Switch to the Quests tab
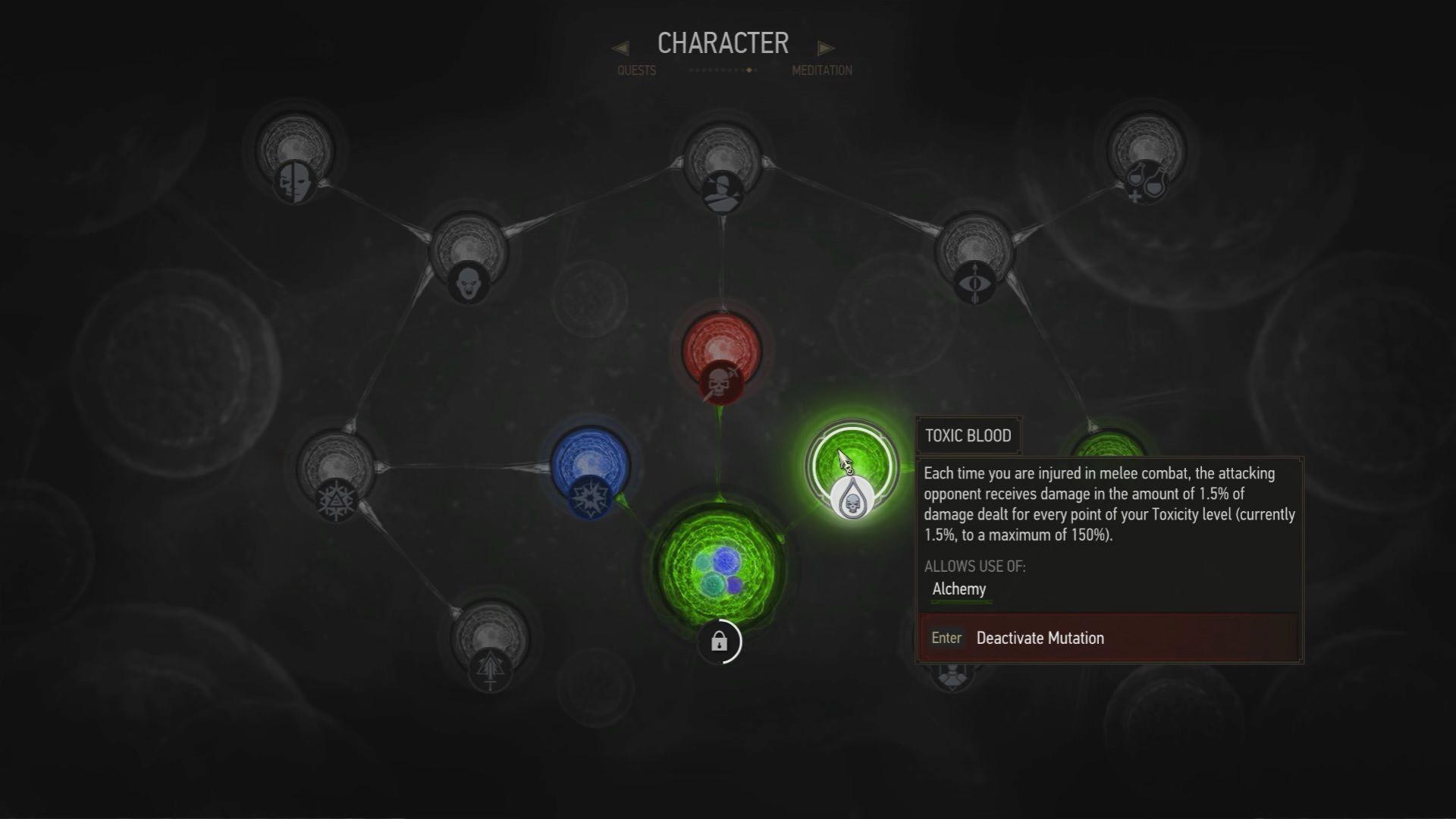The width and height of the screenshot is (1456, 819). [x=636, y=71]
